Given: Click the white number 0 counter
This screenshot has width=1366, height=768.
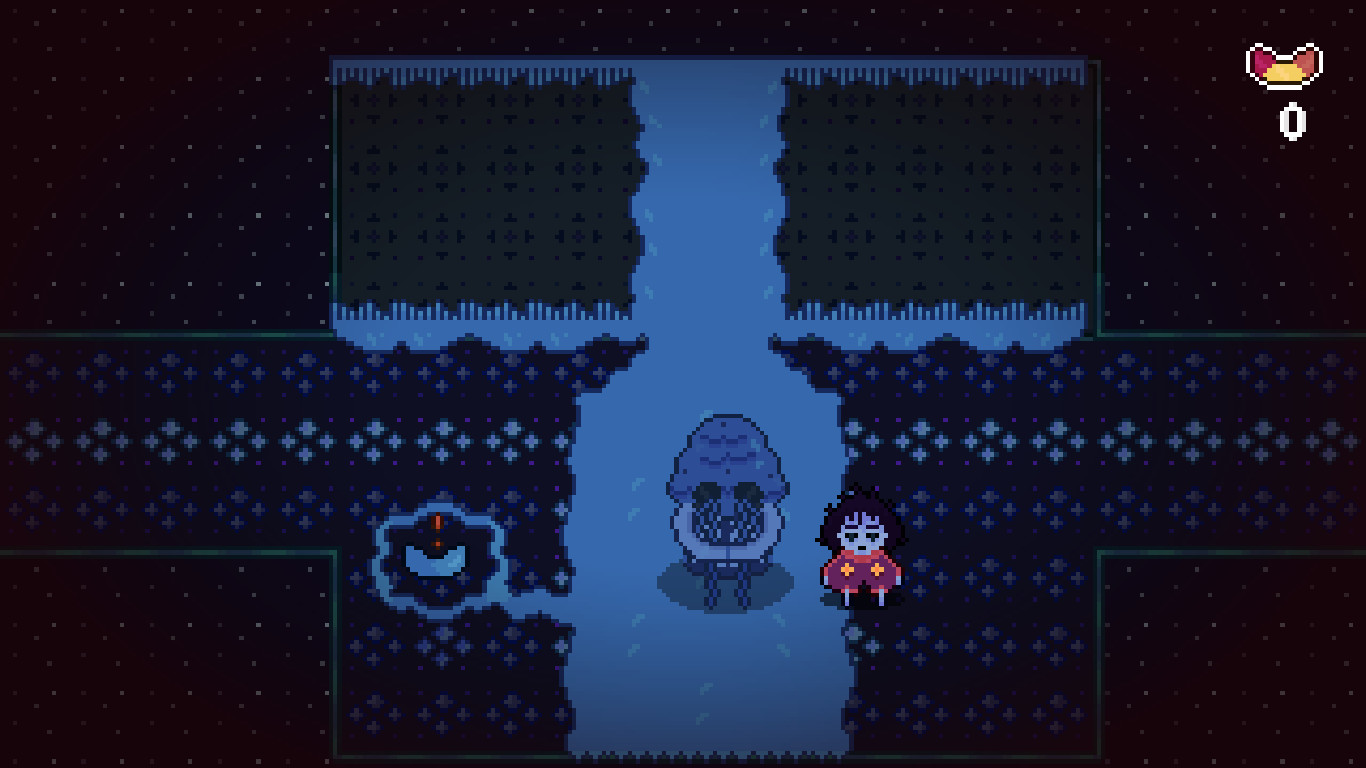Looking at the screenshot, I should click(1291, 121).
